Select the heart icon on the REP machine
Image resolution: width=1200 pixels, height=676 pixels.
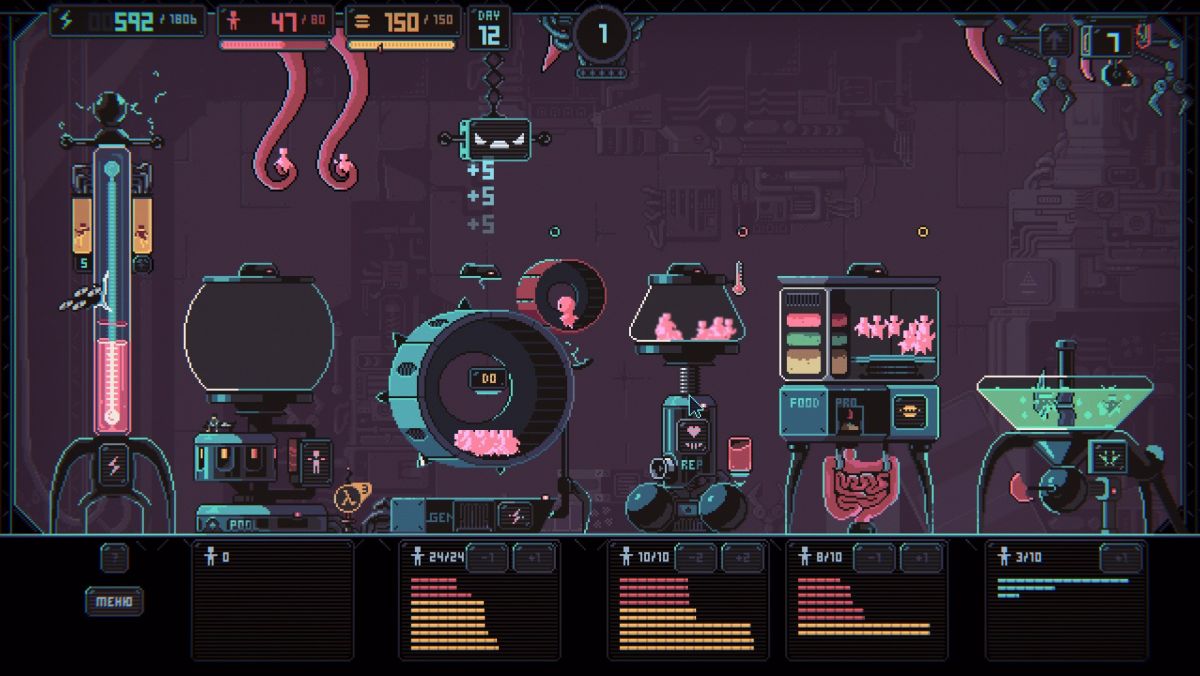693,434
